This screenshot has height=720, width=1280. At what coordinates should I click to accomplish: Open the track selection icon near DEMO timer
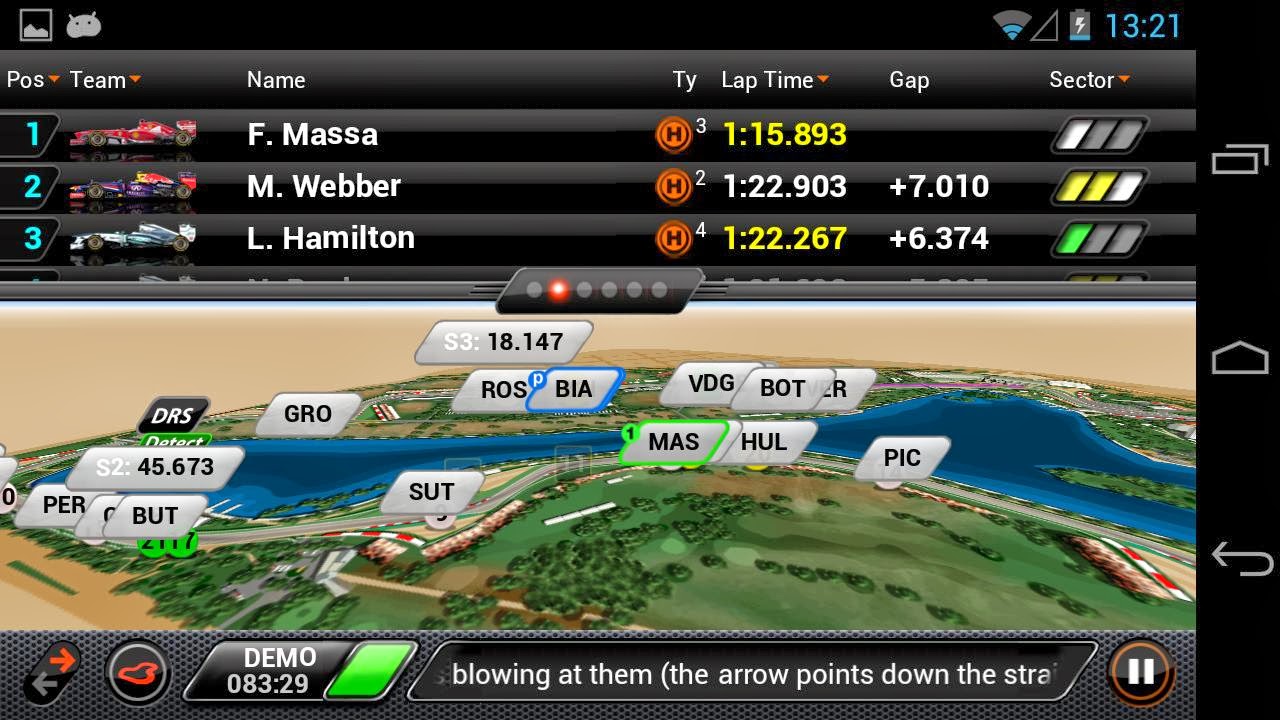[x=137, y=672]
